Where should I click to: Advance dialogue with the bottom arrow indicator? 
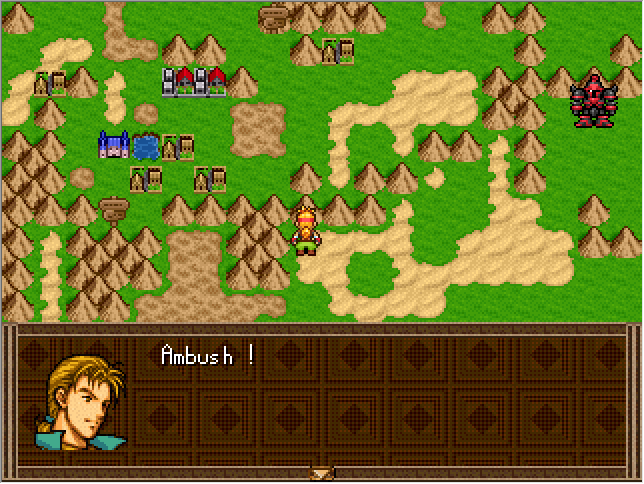click(x=321, y=473)
